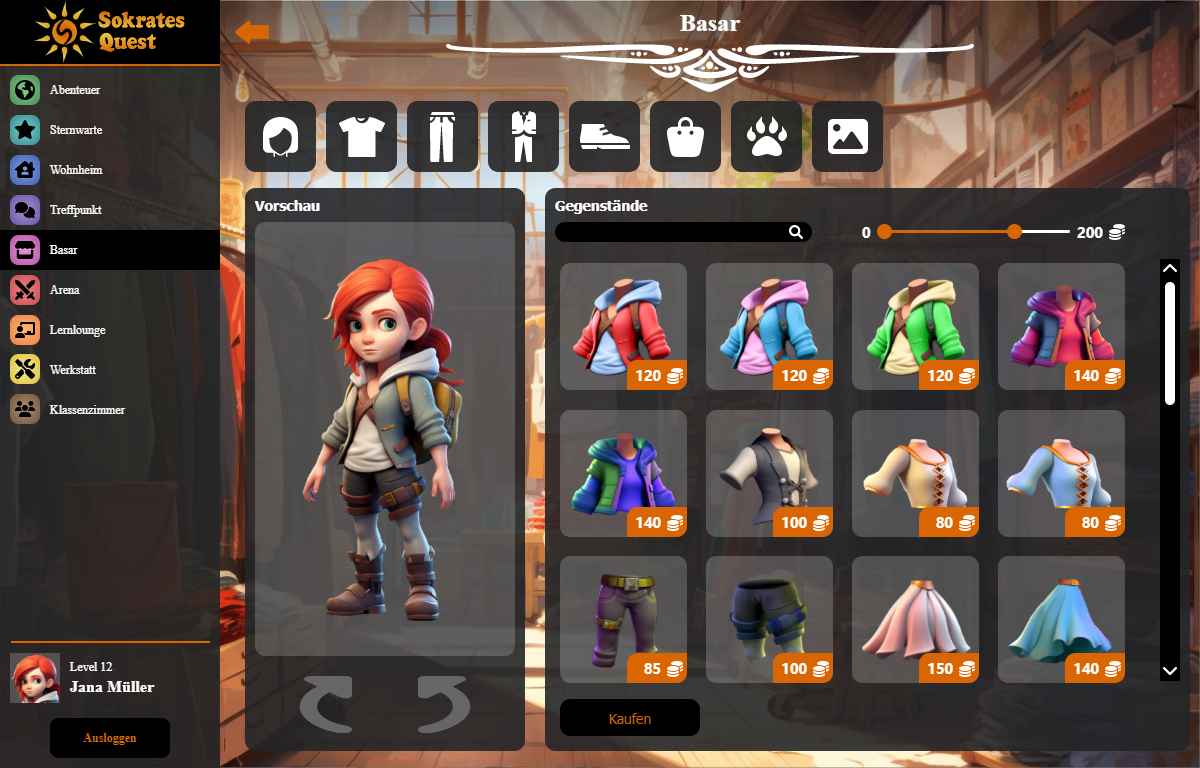Screen dimensions: 1200x768
Task: Open the Klassenzimmer page
Action: 87,410
